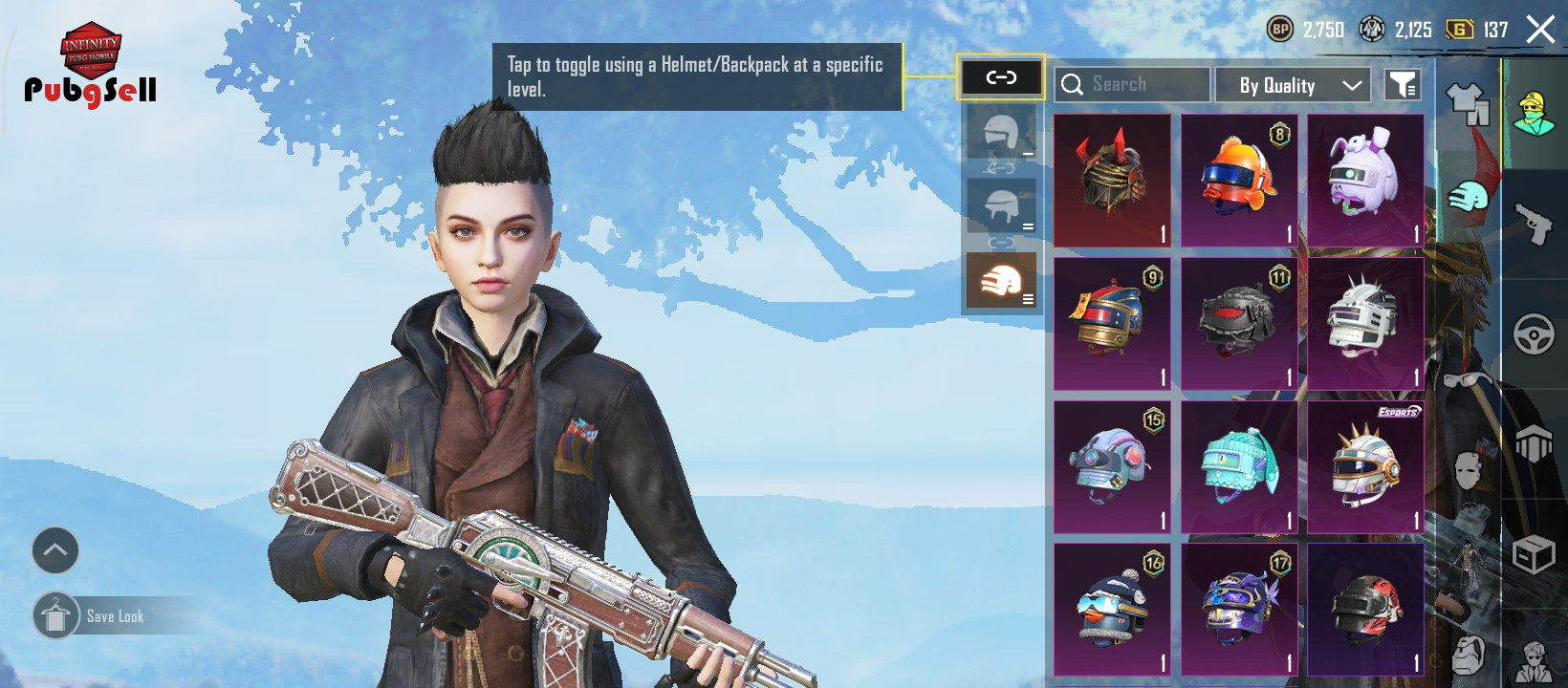Switch to the pistol weapons tab
Viewport: 1568px width, 688px height.
1535,225
